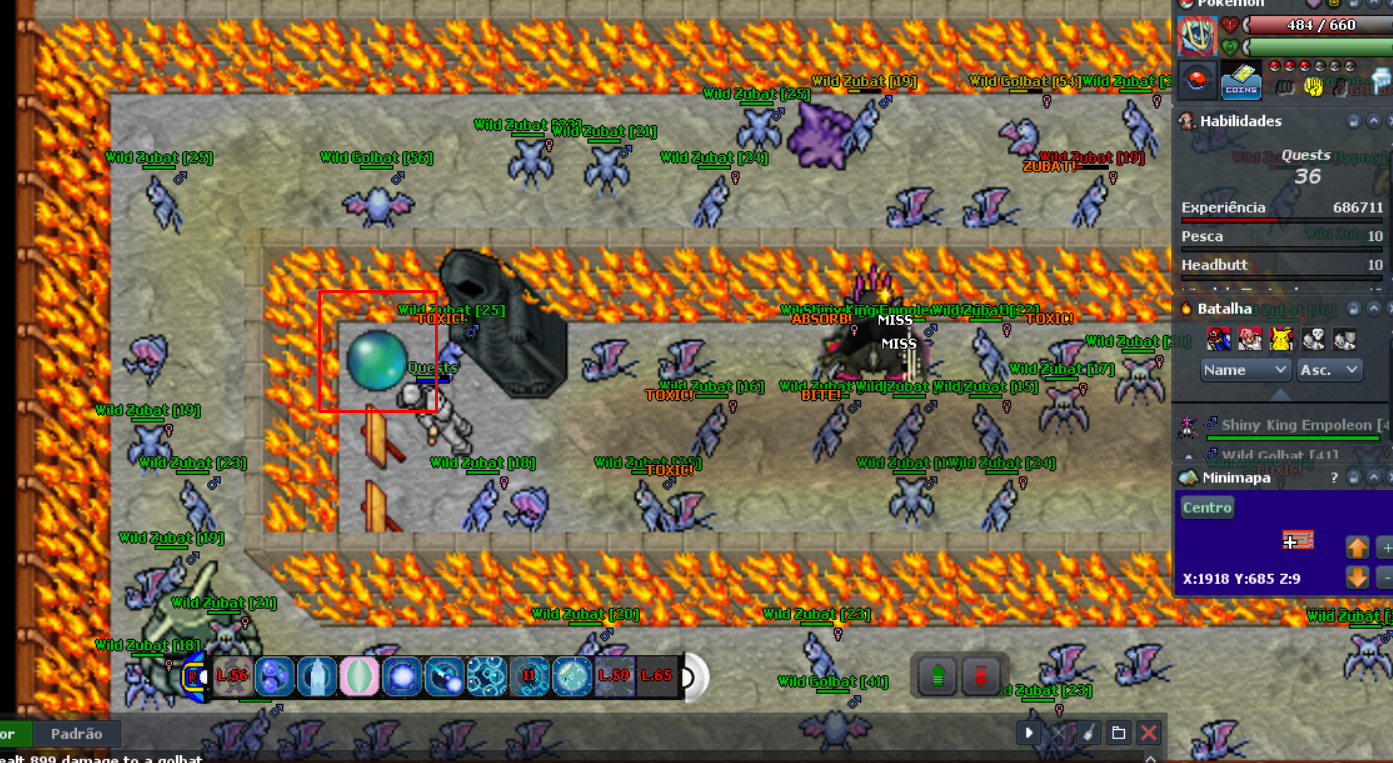Open the Coins store icon

(x=1241, y=81)
